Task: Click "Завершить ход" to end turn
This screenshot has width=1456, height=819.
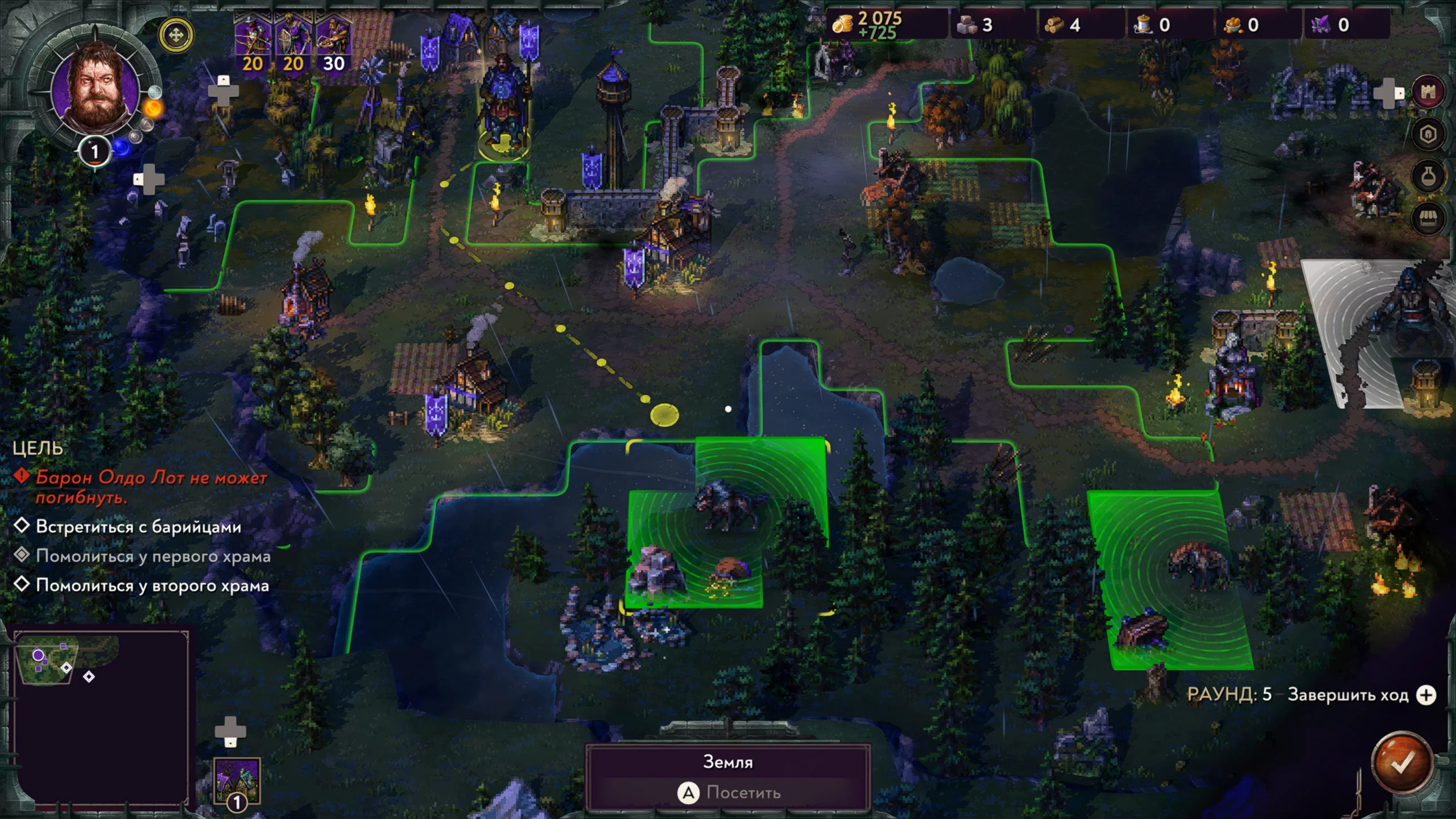Action: click(1348, 695)
